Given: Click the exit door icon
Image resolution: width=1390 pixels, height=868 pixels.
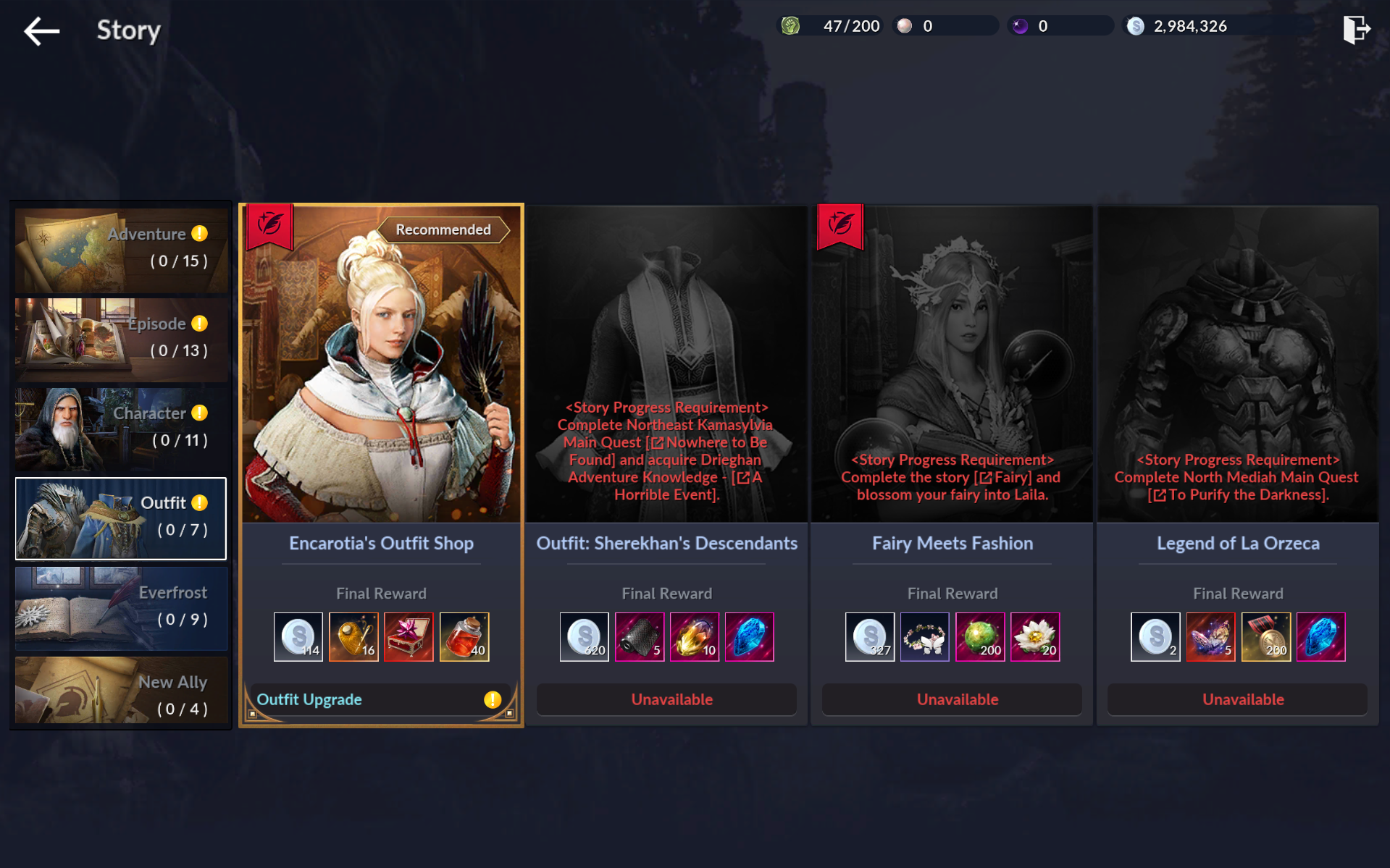Looking at the screenshot, I should [x=1356, y=30].
